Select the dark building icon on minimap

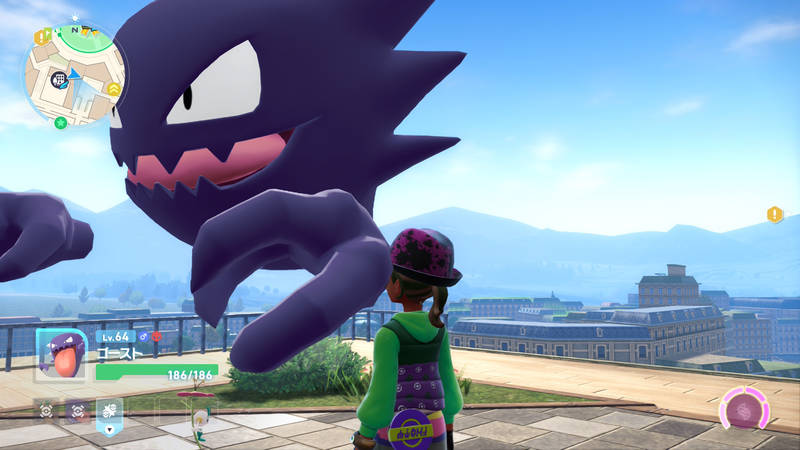59,77
